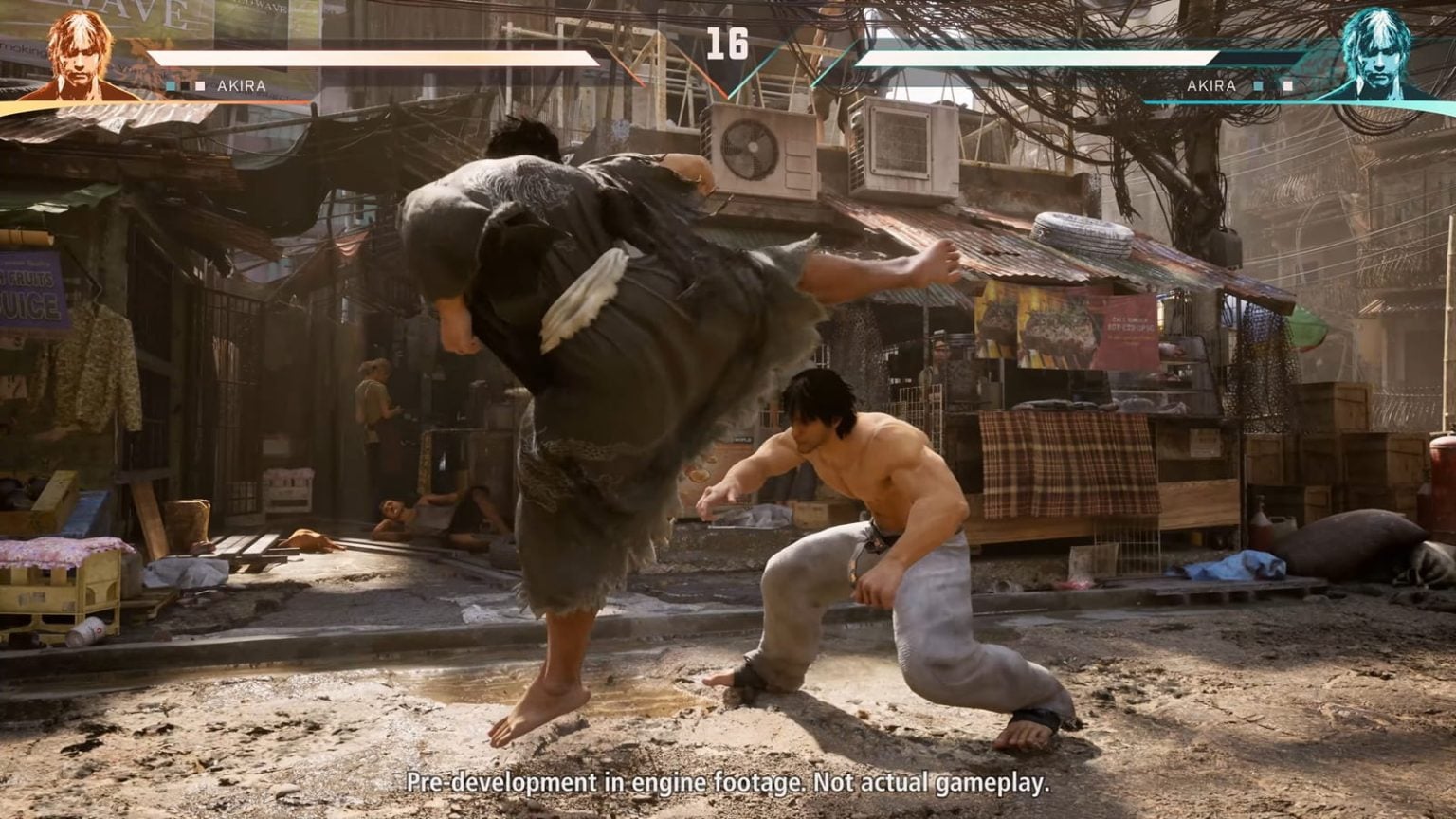Select the right AKIRA name tab
The width and height of the screenshot is (1456, 819).
pyautogui.click(x=1211, y=86)
